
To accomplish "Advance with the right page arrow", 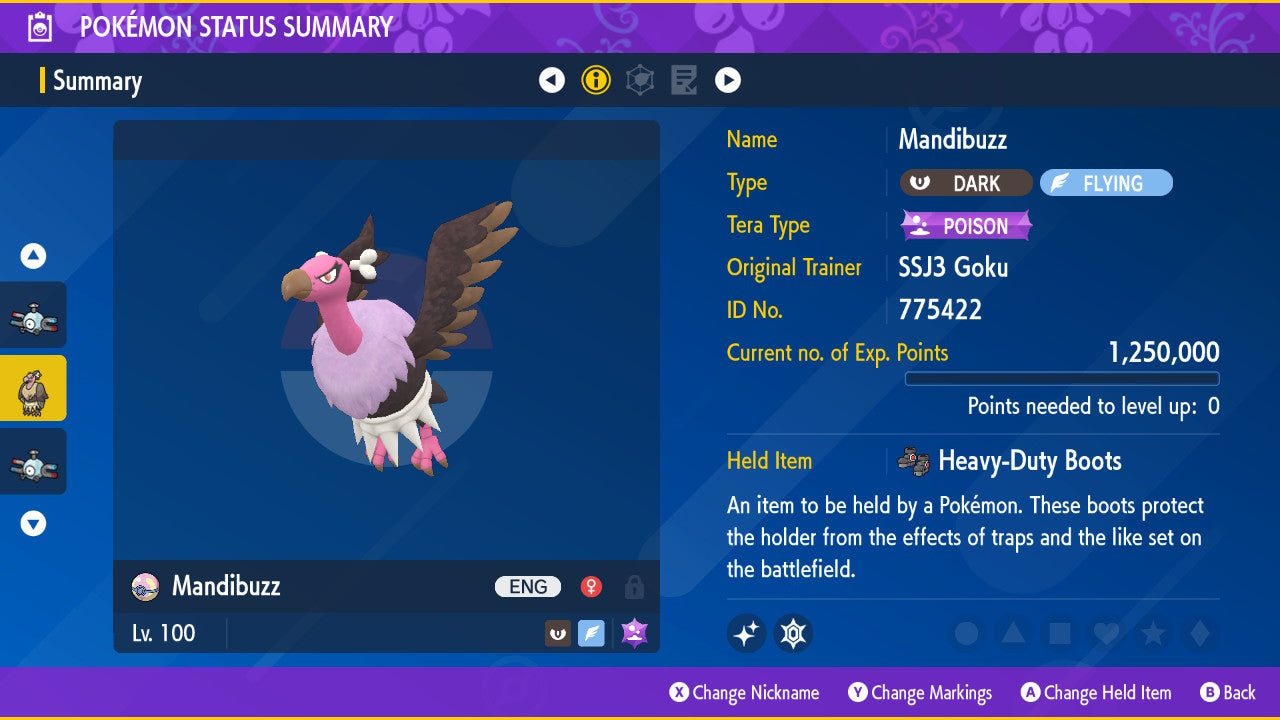I will (728, 80).
